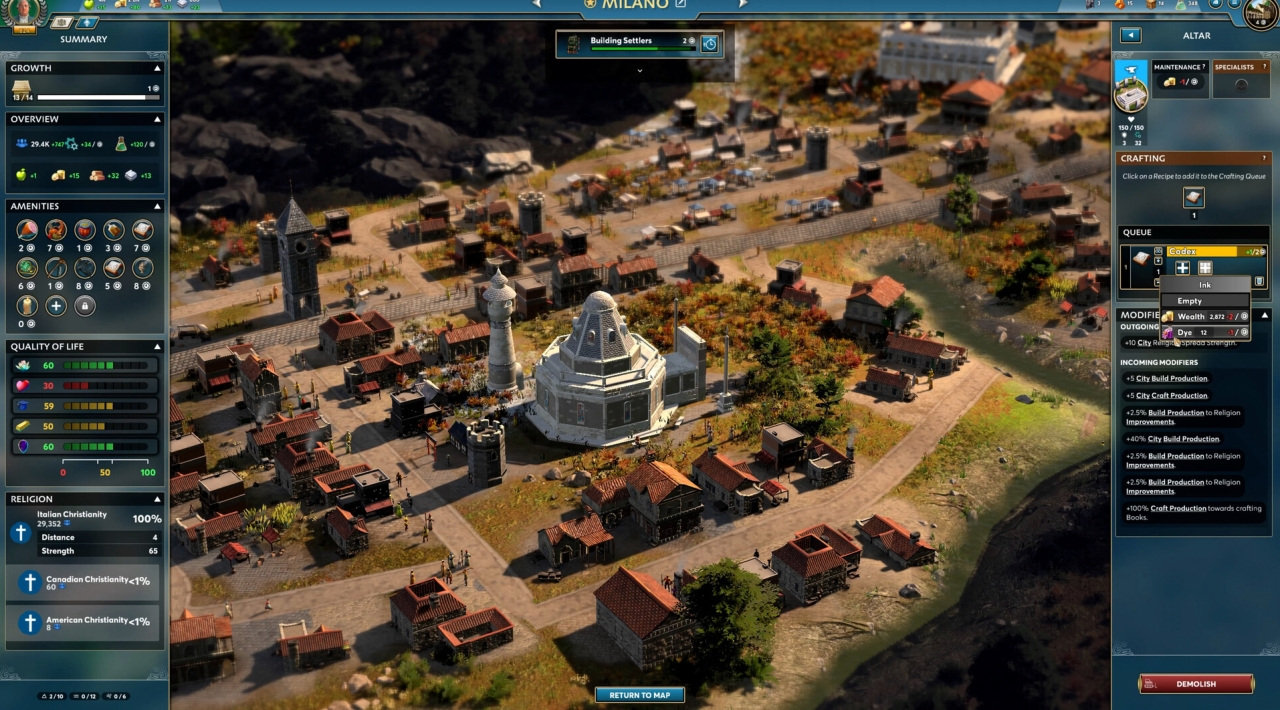Add a new amenity with plus button
Screen dimensions: 1280x710
coord(56,306)
